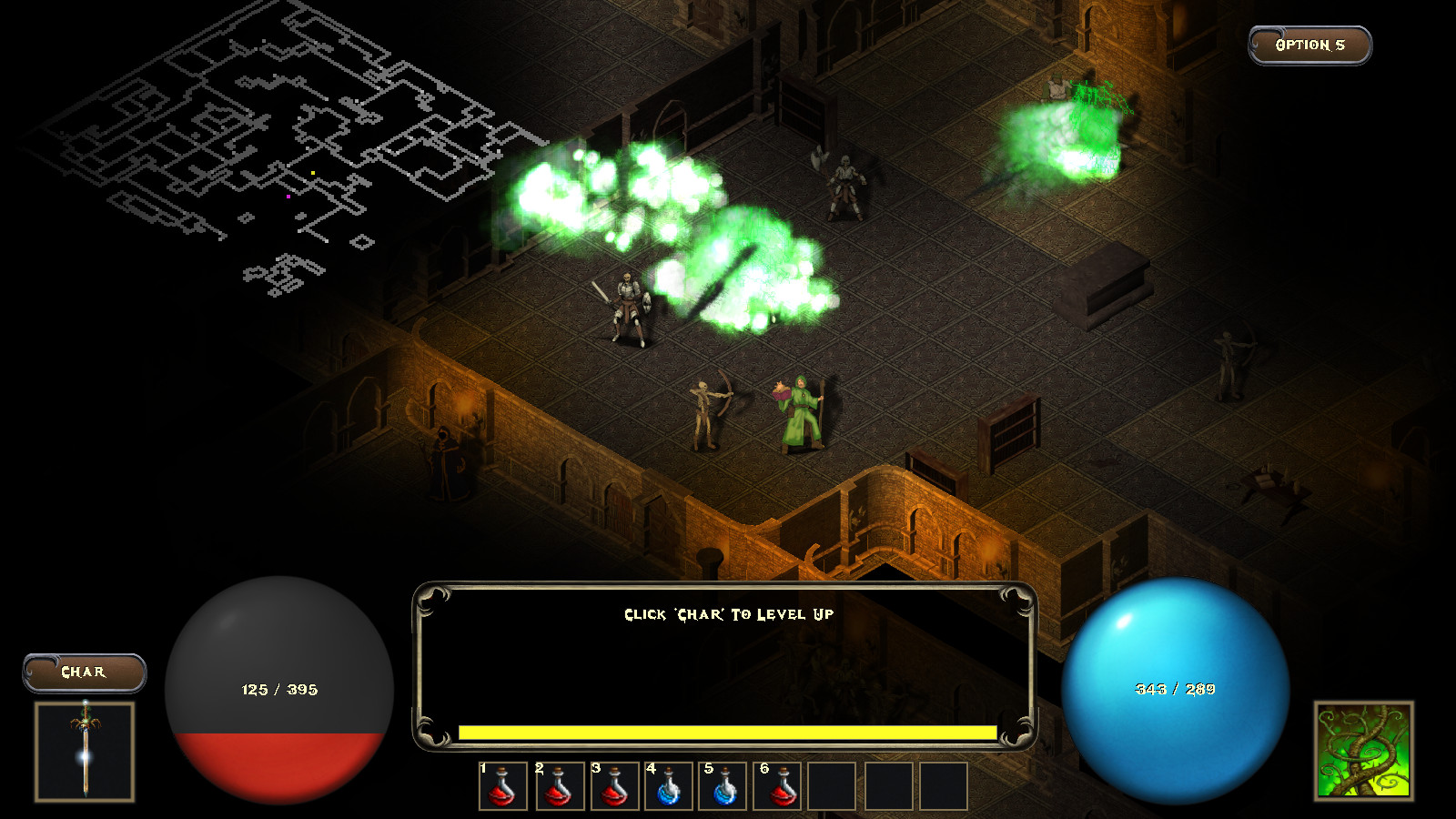Click the CHAR button to level up
Screen dimensions: 1456x819
85,672
